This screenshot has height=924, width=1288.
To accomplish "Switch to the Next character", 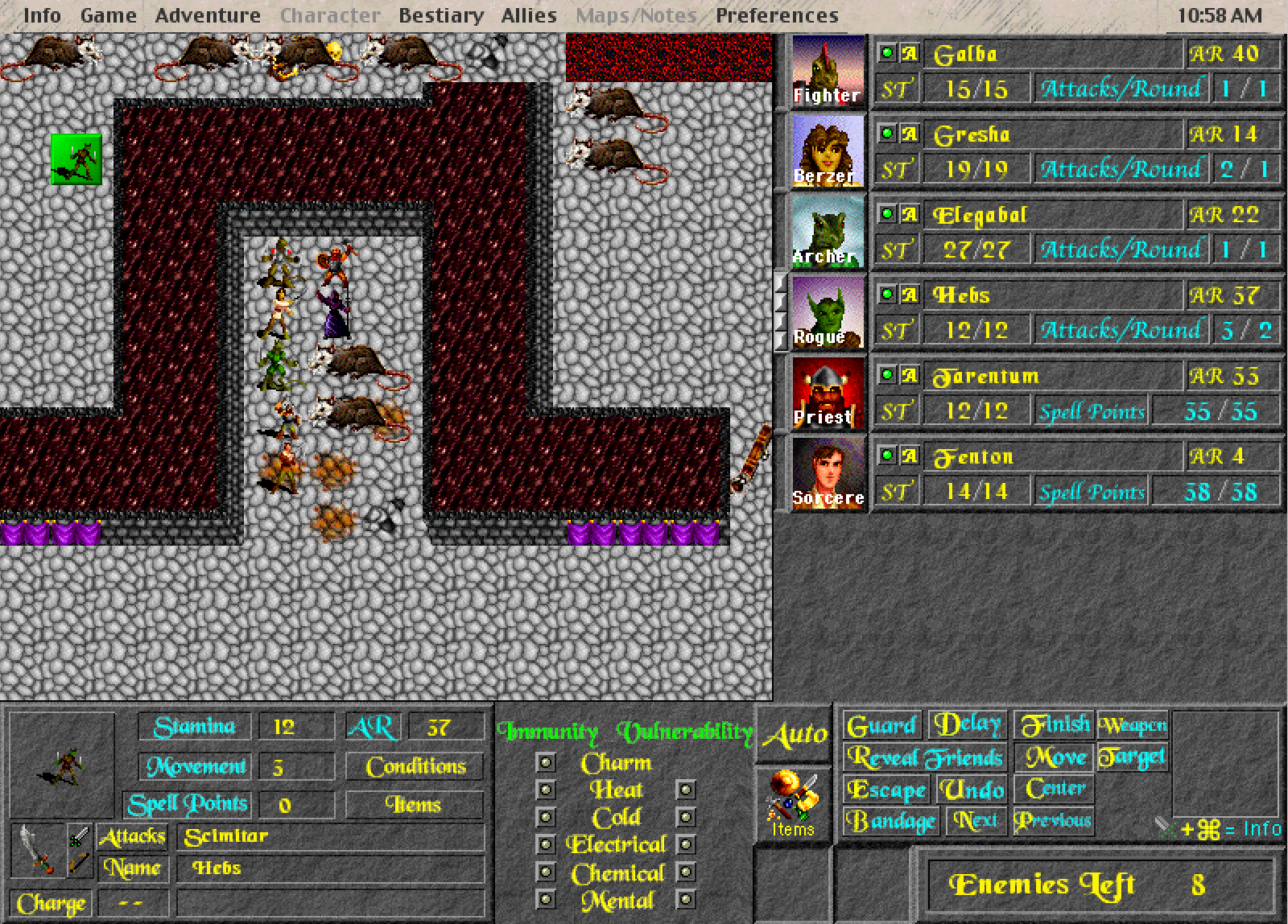I will coord(976,821).
